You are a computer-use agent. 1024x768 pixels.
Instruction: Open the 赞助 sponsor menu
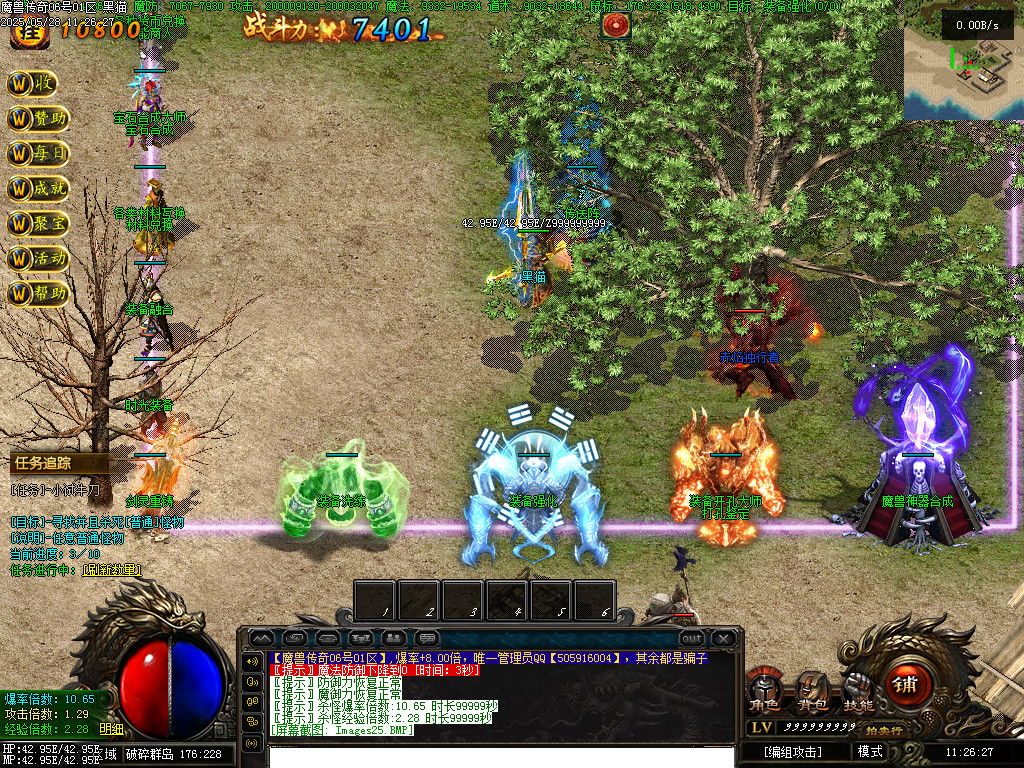tap(38, 119)
